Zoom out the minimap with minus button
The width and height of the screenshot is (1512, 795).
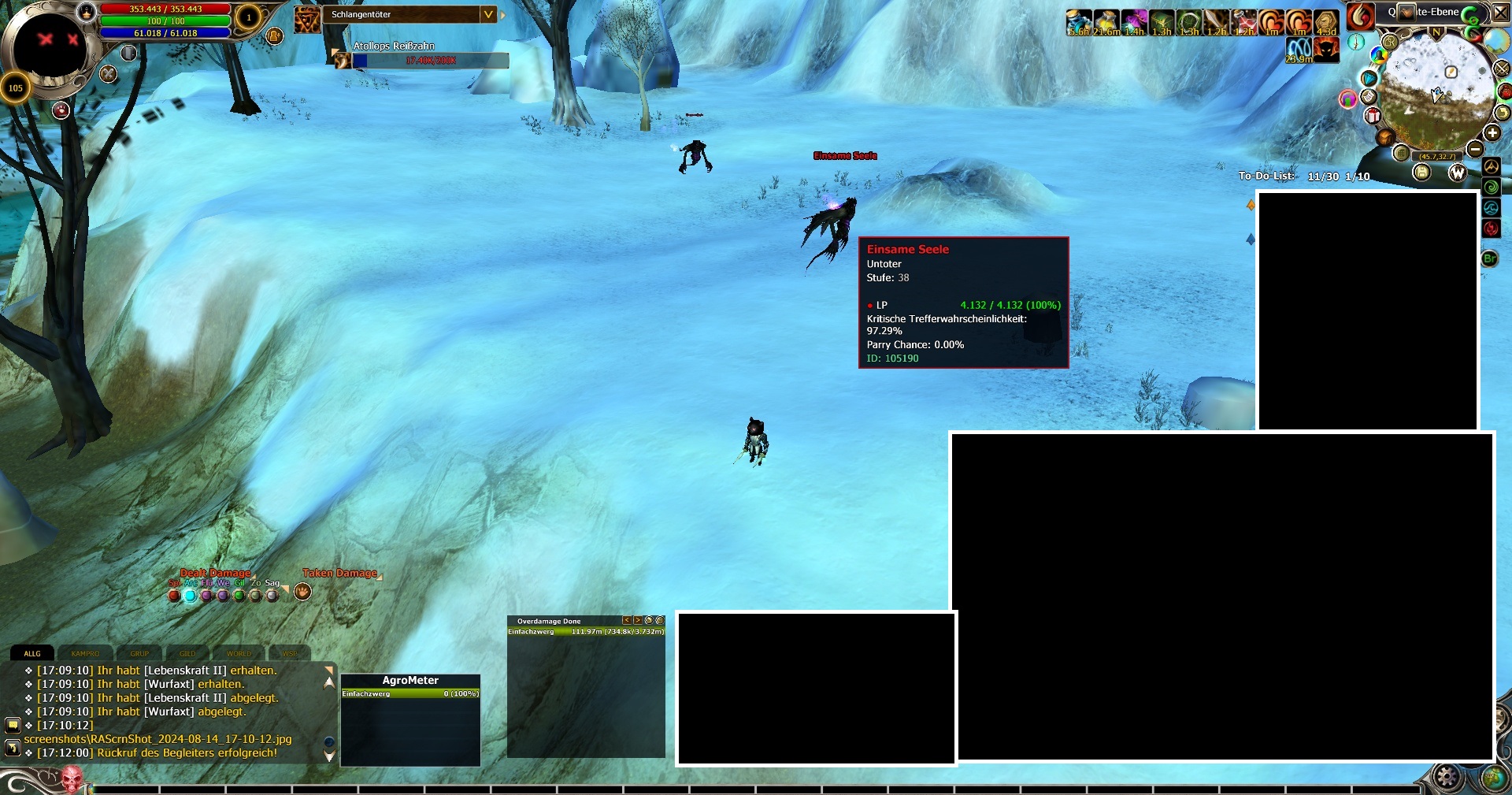(x=1475, y=149)
